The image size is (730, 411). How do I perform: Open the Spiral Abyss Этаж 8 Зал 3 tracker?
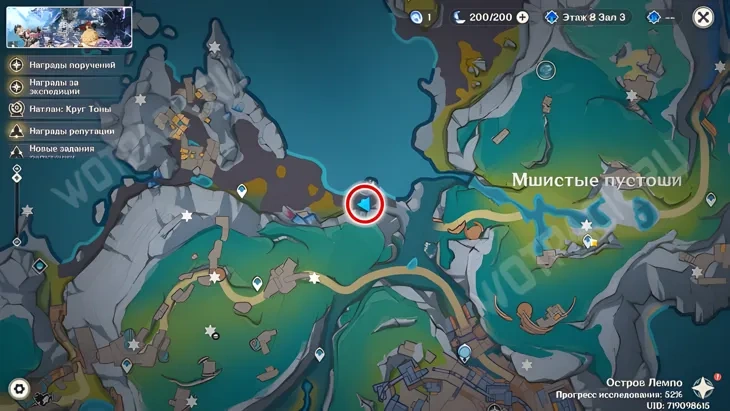point(585,17)
